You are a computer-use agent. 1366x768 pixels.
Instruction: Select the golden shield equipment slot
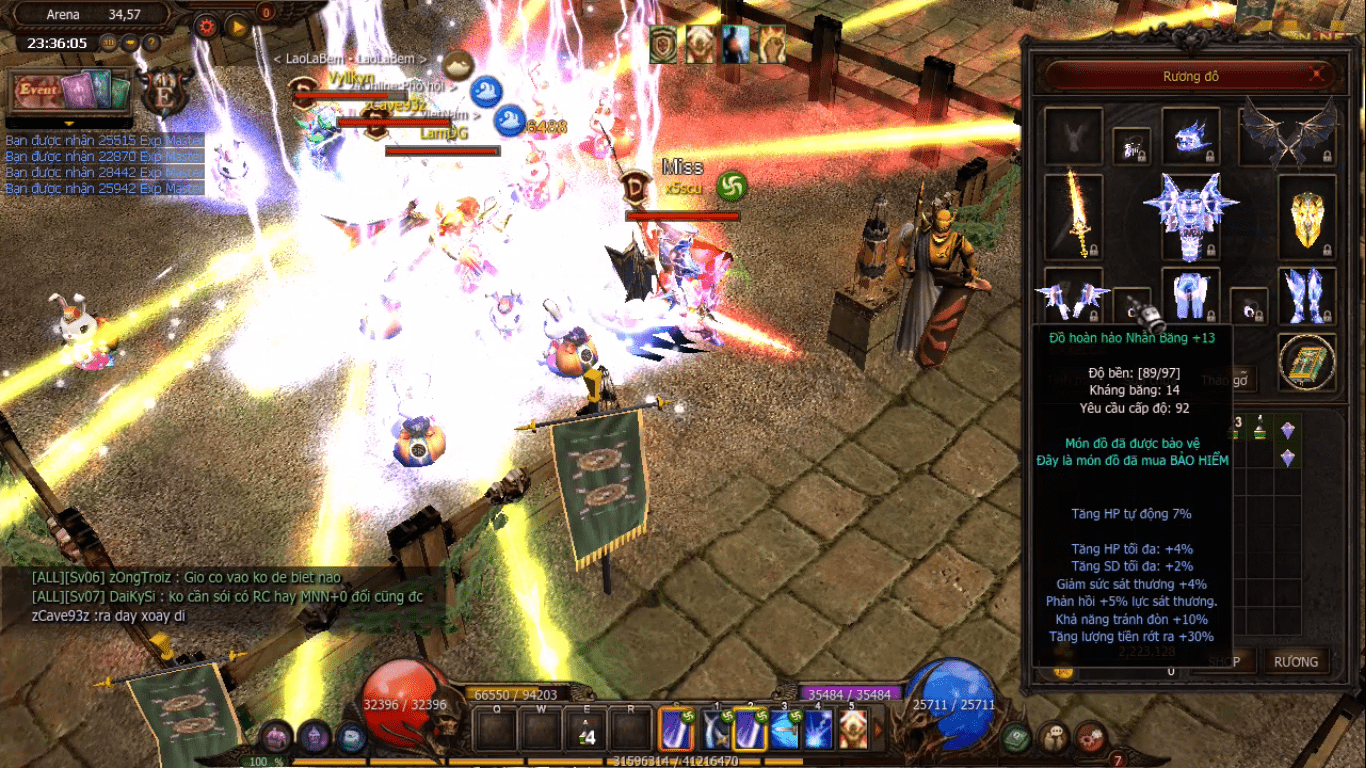coord(1307,214)
